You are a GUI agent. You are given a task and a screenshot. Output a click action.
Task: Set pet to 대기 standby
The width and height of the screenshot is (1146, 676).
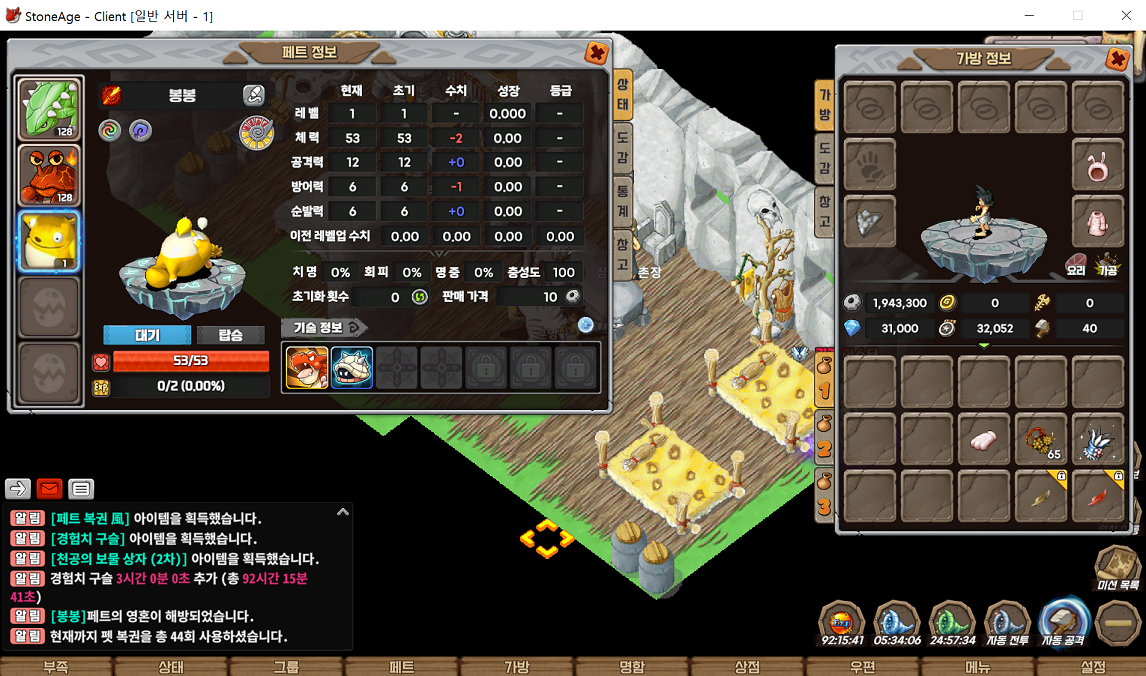(x=147, y=335)
